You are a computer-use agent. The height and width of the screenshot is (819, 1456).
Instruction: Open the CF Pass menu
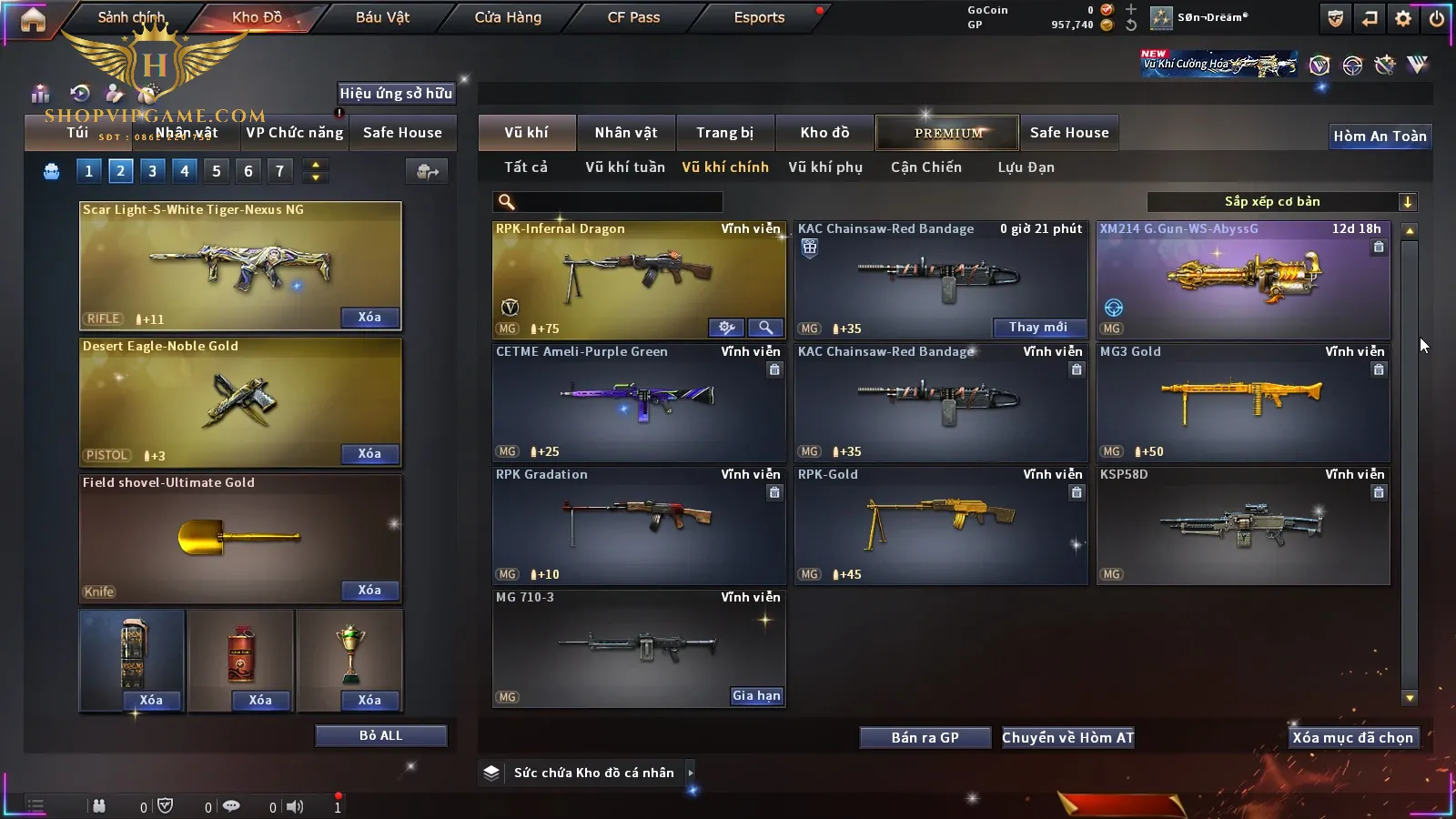click(633, 17)
